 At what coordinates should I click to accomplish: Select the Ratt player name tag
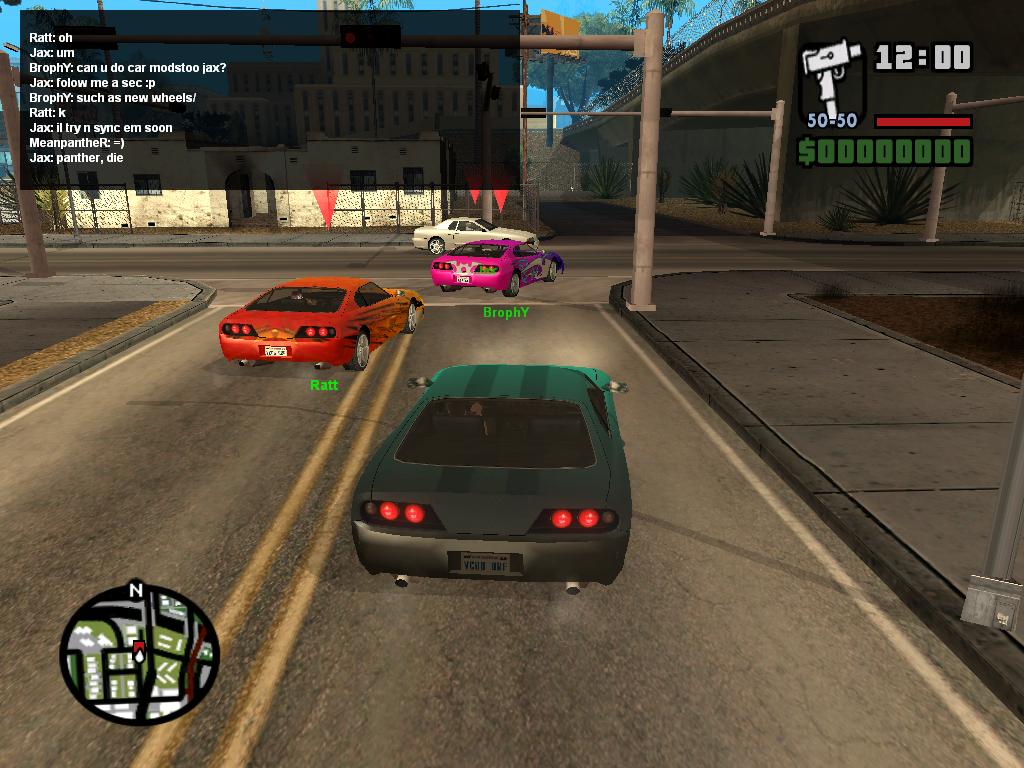tap(324, 385)
